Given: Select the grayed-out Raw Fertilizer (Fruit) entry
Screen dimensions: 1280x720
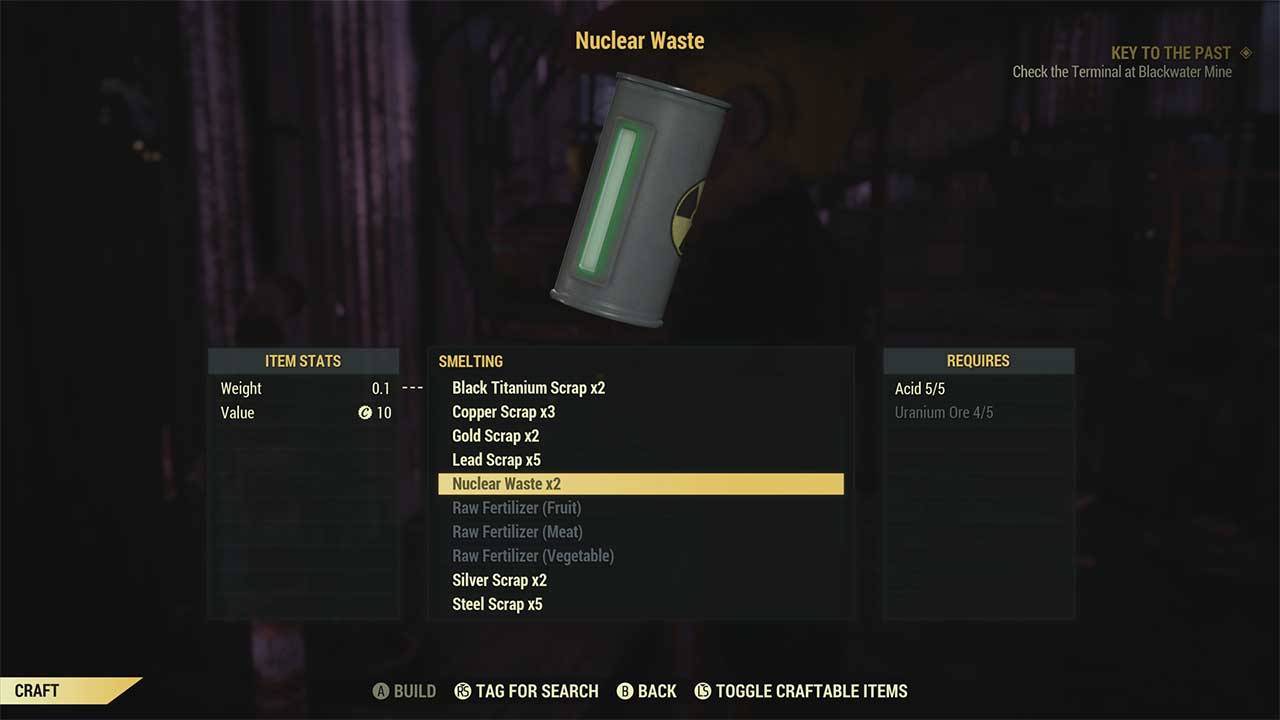Looking at the screenshot, I should 516,507.
